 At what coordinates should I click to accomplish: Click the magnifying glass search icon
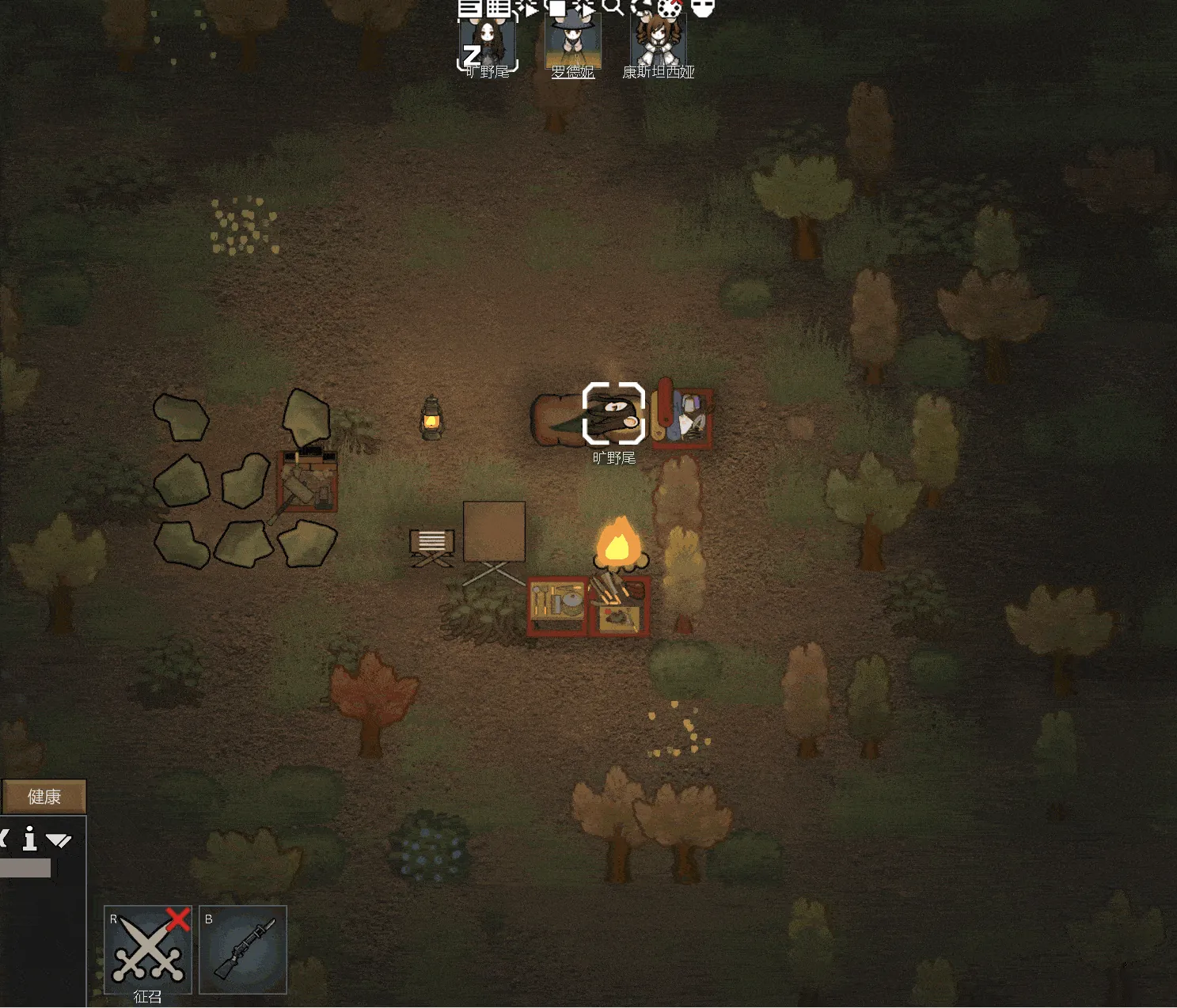tap(613, 7)
